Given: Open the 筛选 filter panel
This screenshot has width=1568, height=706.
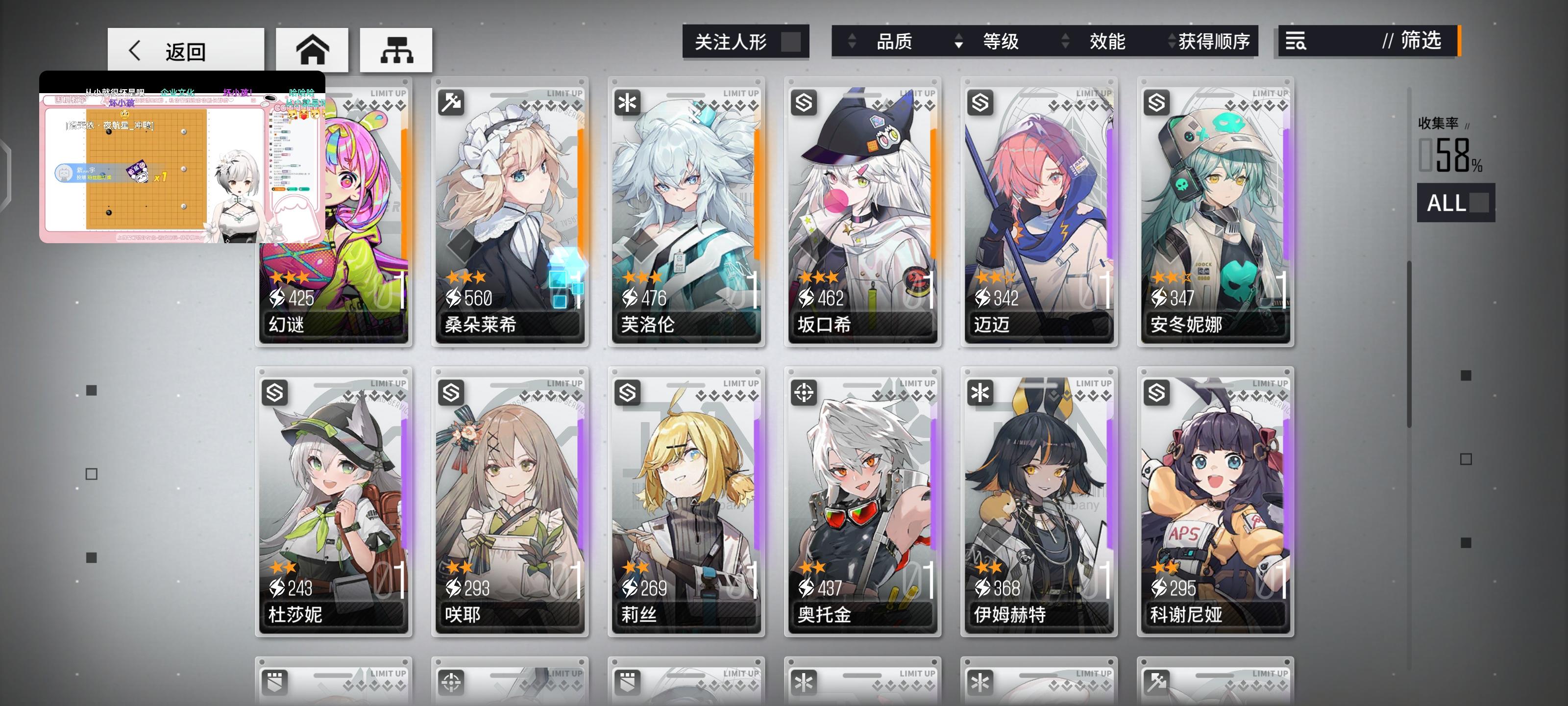Looking at the screenshot, I should coord(1422,41).
